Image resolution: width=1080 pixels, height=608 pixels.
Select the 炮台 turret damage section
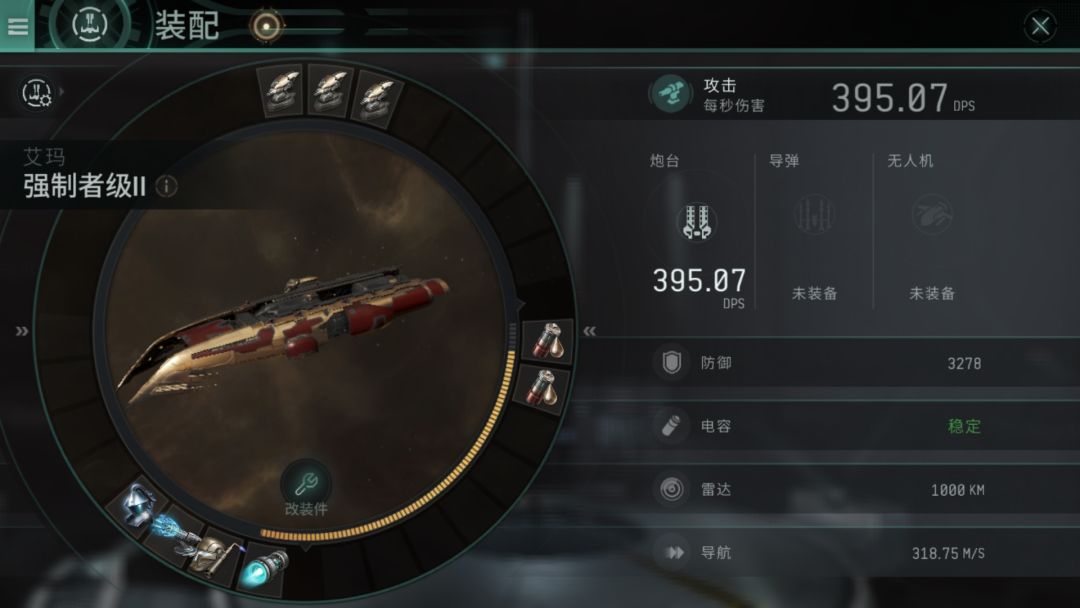(698, 230)
